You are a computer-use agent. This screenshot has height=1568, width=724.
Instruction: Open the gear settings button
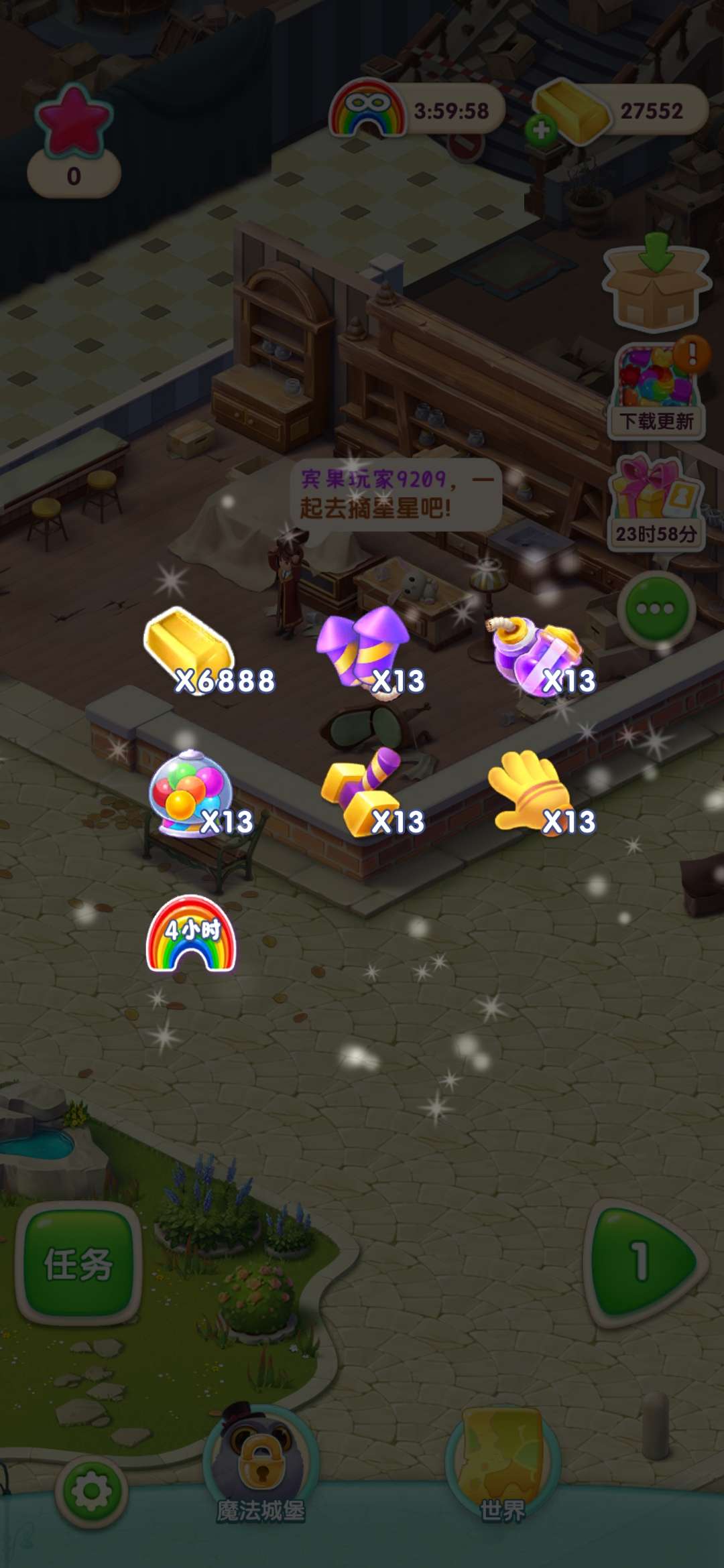point(91,1492)
